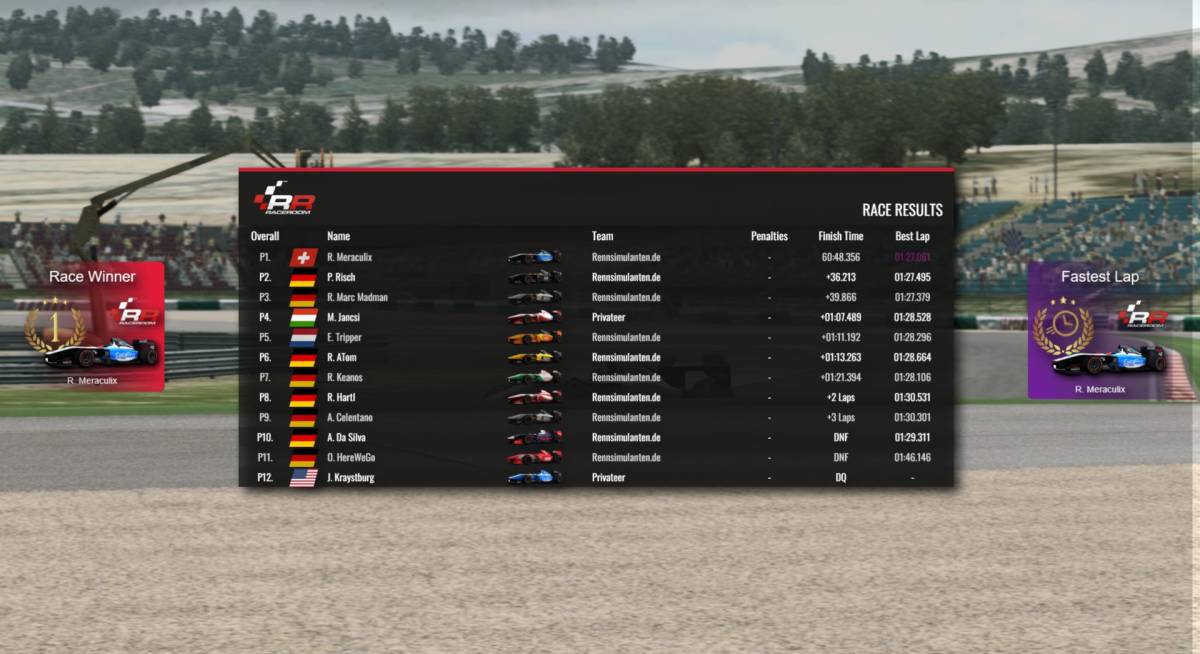Select A. Celentano's result row
This screenshot has width=1200, height=654.
pyautogui.click(x=596, y=417)
